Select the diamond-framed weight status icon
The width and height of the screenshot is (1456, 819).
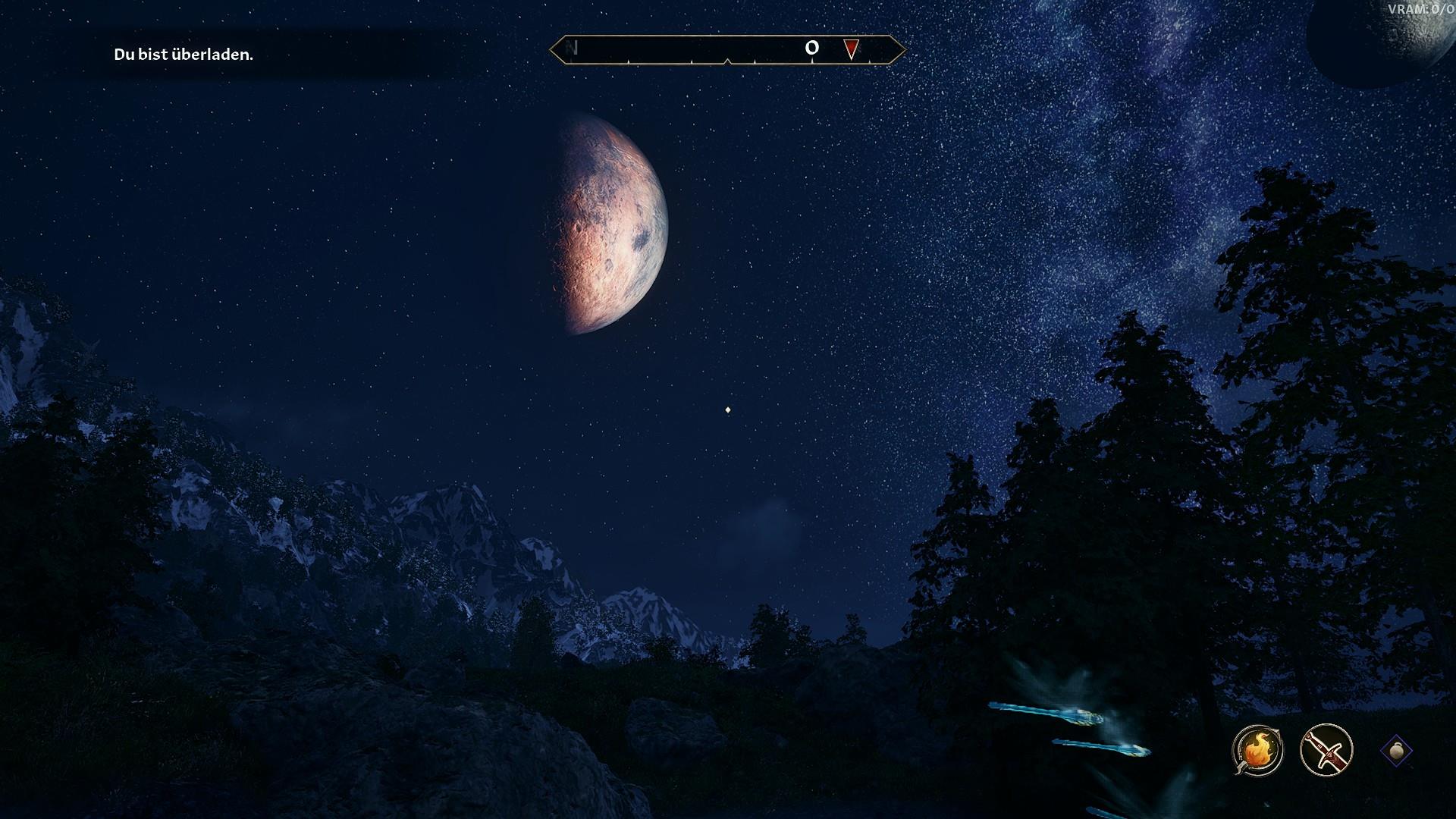(1397, 751)
